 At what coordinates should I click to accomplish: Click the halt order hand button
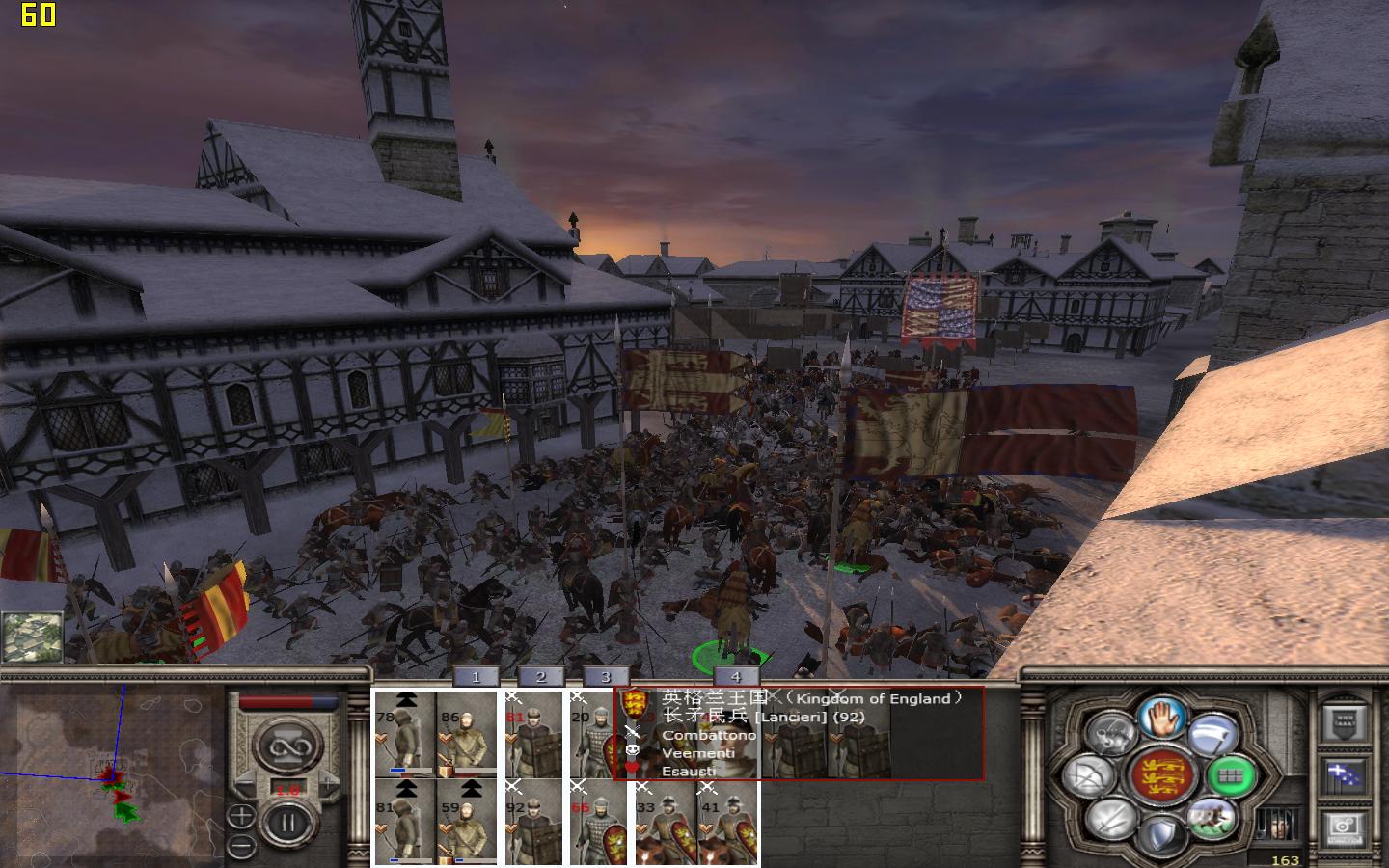tap(1161, 718)
